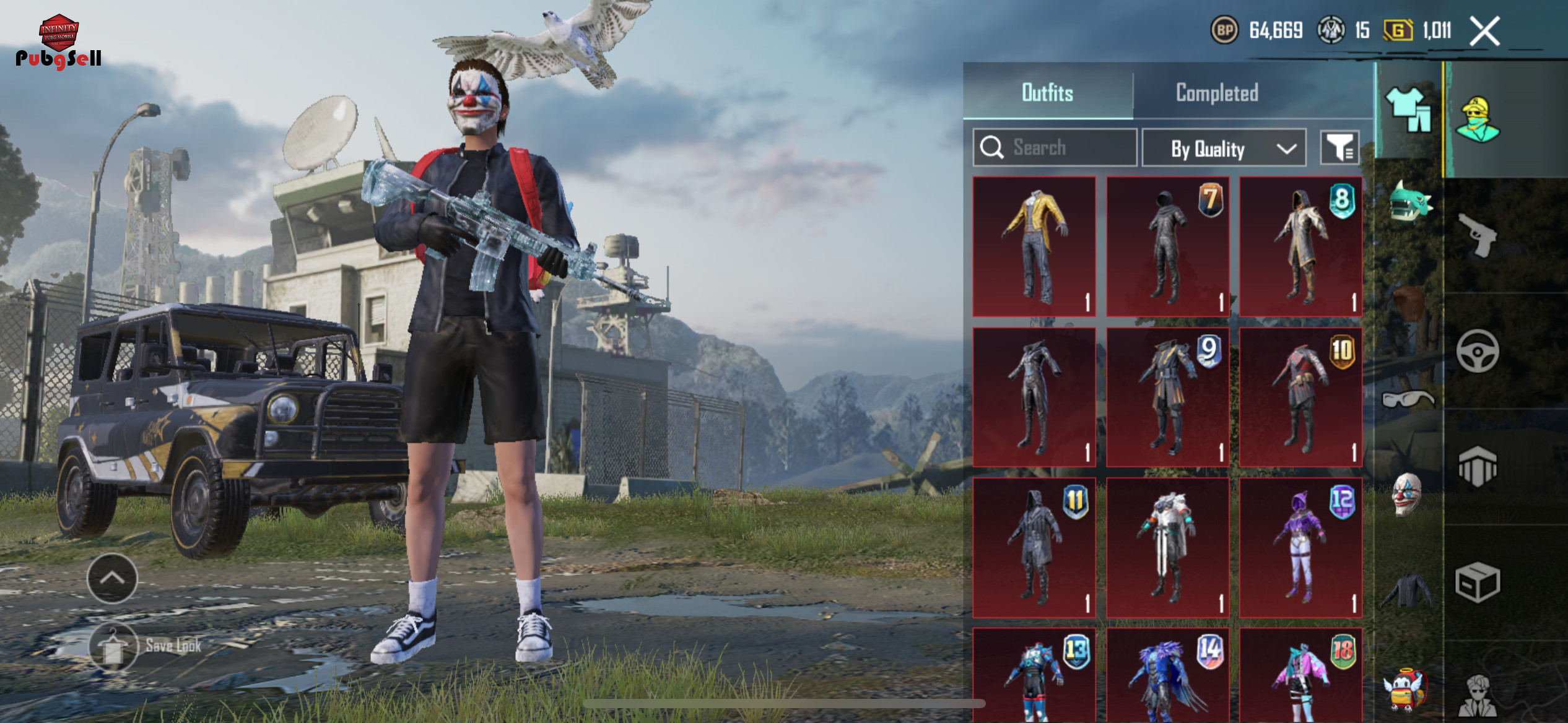This screenshot has width=1568, height=723.
Task: Open the outfit filter options
Action: 1339,148
